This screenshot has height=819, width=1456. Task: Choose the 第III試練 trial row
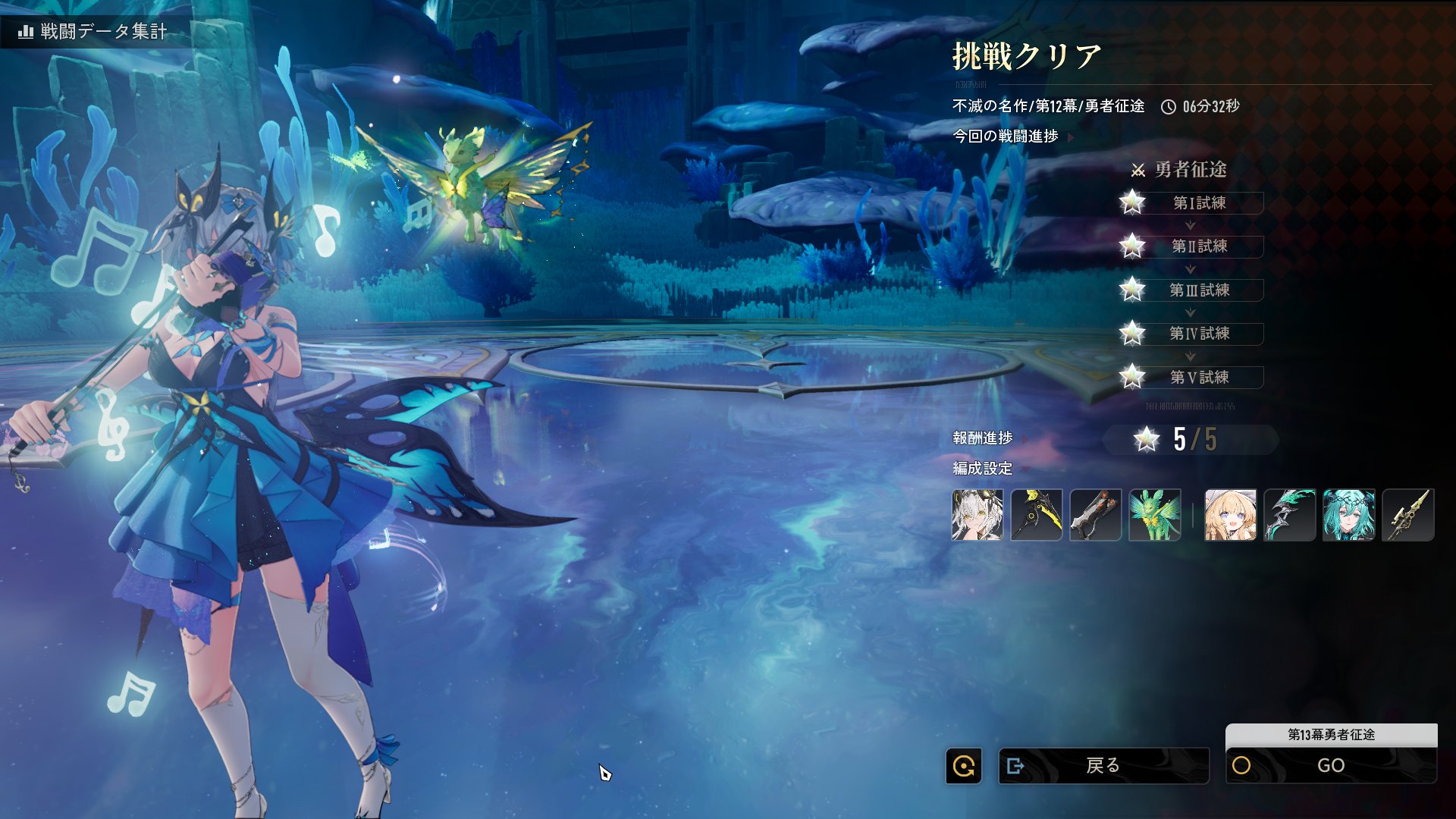[x=1199, y=290]
